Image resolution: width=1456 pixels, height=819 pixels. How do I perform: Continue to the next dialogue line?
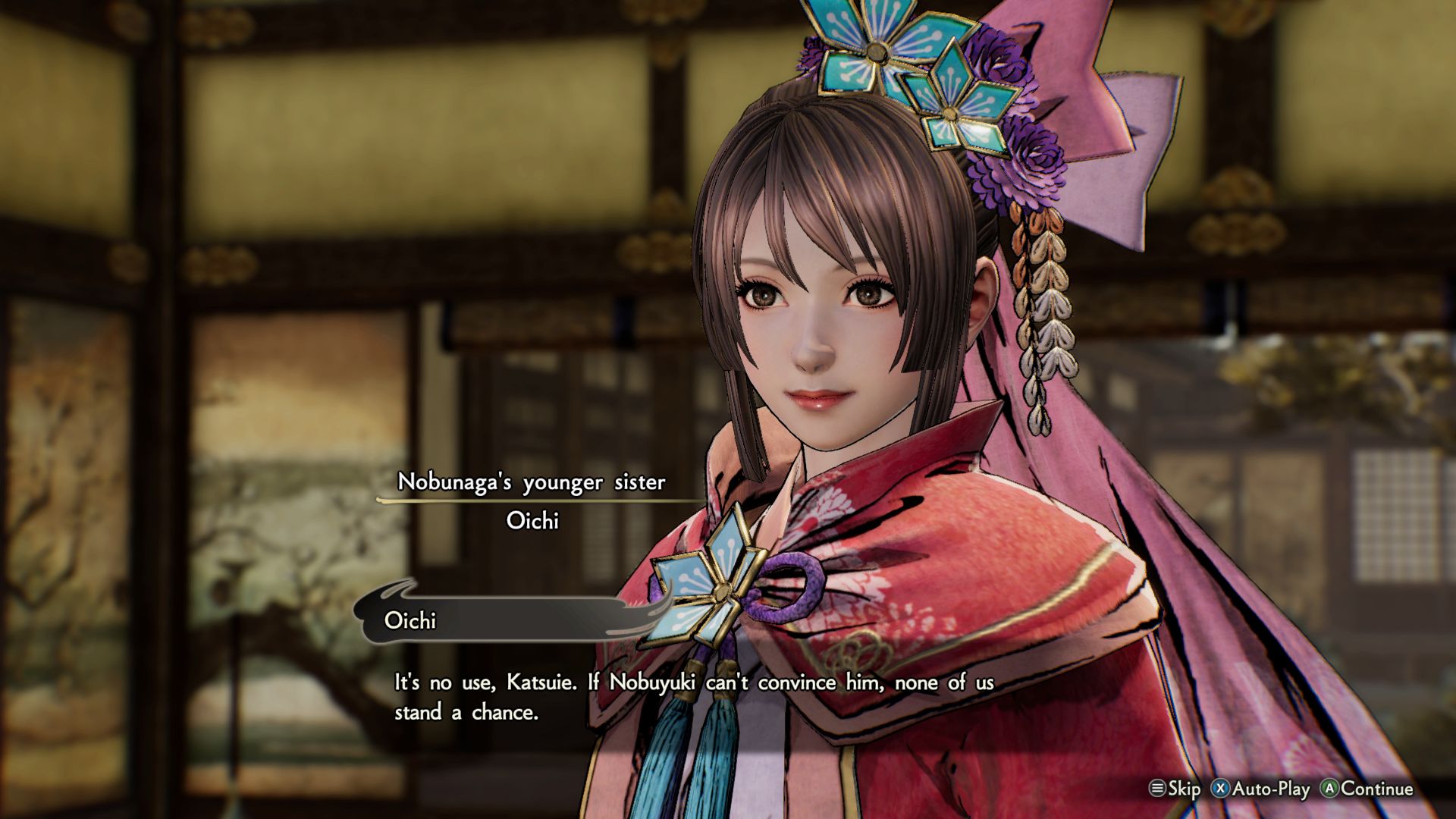[x=1367, y=789]
